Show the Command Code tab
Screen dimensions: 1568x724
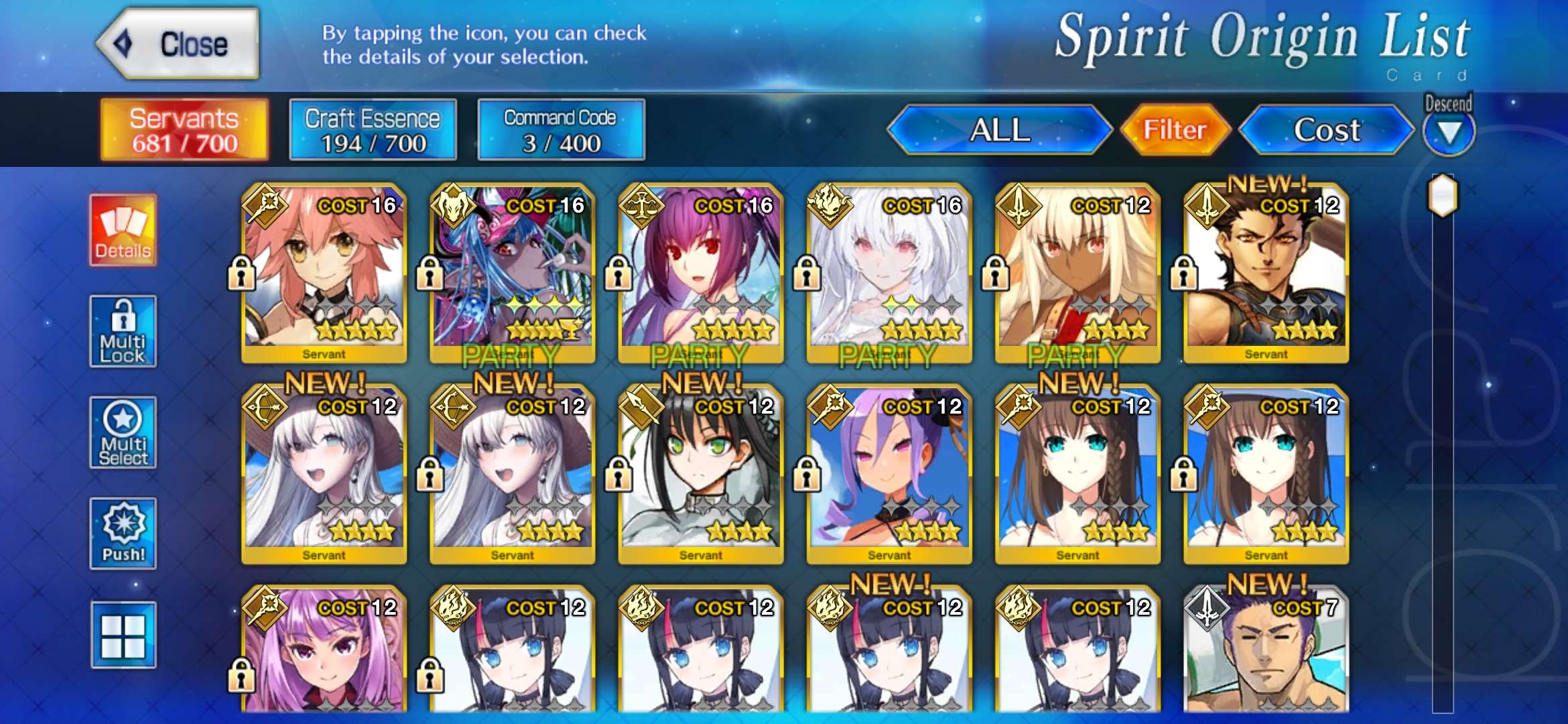tap(561, 130)
